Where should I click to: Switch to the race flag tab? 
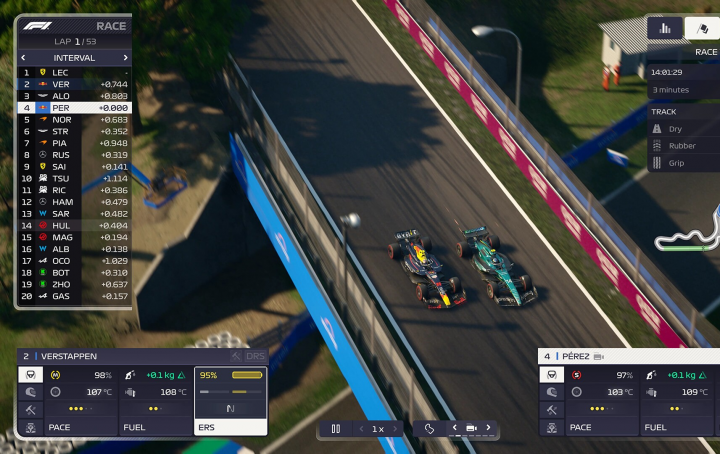pos(703,28)
